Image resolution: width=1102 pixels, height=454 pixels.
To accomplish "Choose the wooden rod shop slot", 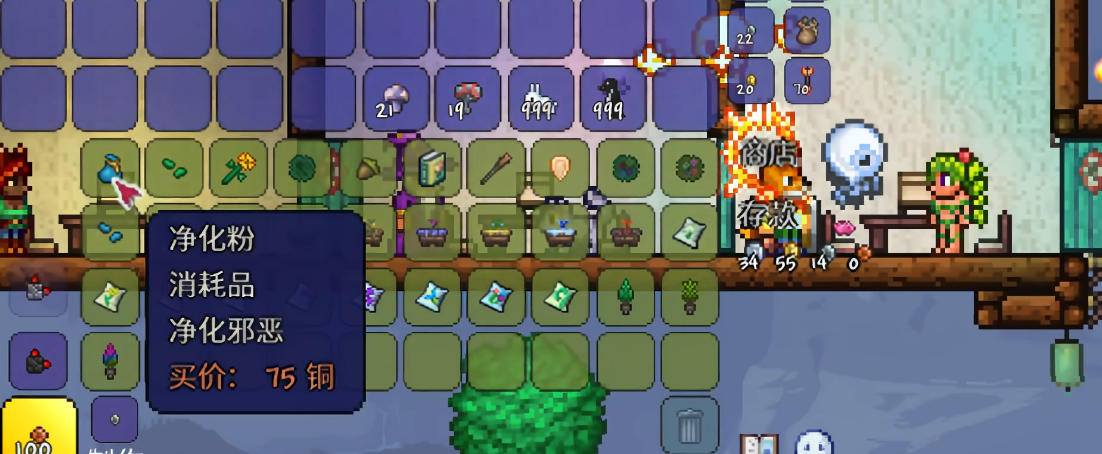I will click(496, 169).
